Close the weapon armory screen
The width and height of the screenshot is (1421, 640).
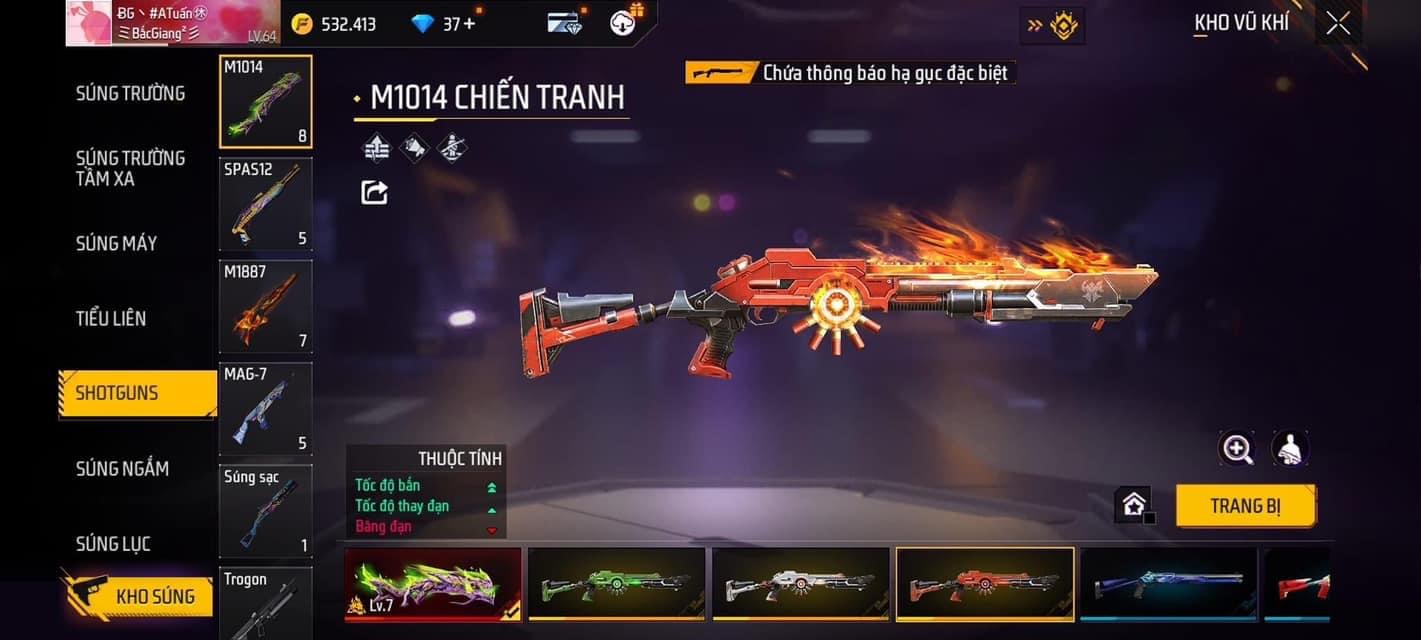point(1338,24)
